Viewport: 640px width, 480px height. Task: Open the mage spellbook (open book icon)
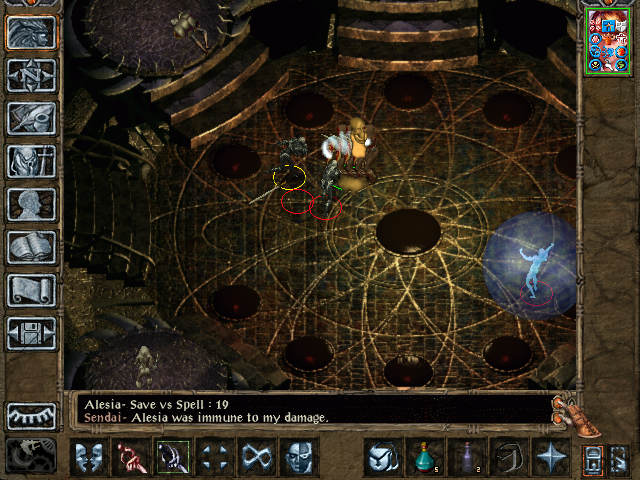point(31,247)
